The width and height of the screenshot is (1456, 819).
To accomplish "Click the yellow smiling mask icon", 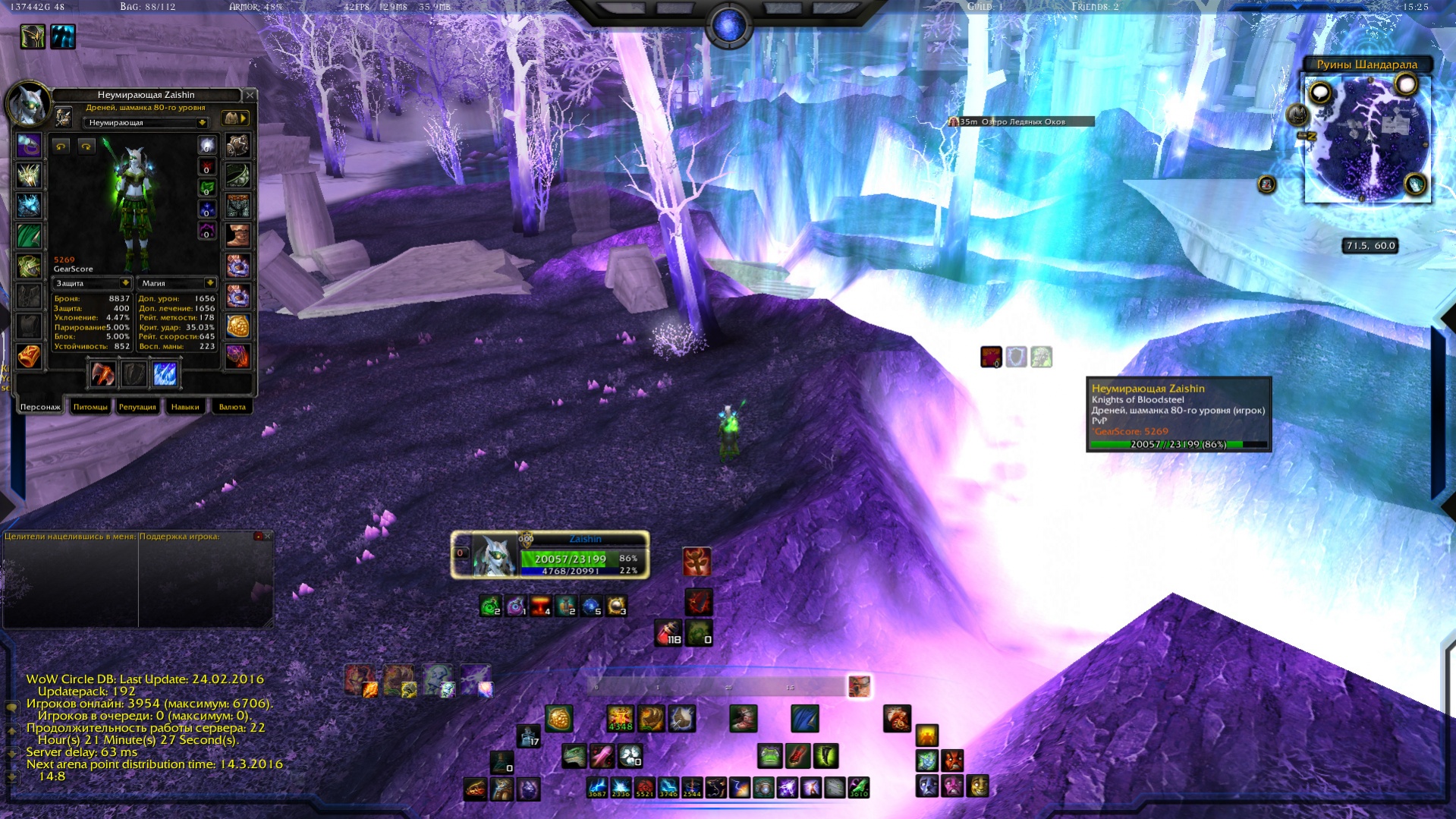I will pos(979,786).
